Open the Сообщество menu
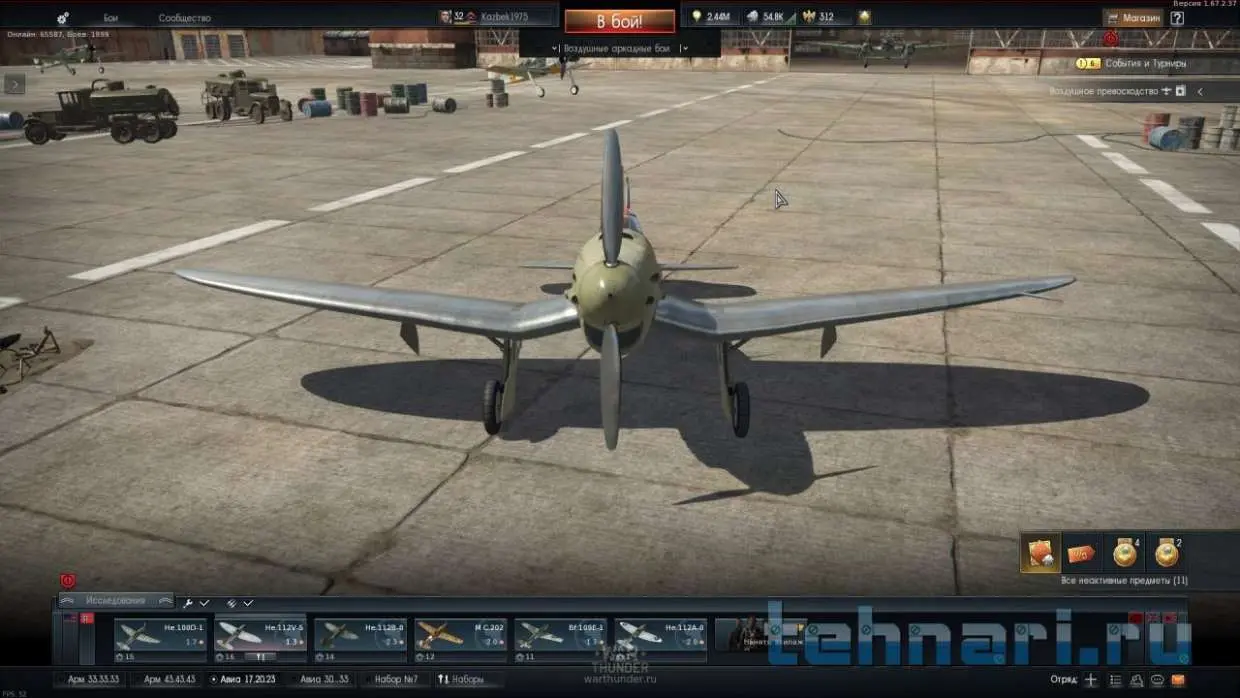 (184, 18)
